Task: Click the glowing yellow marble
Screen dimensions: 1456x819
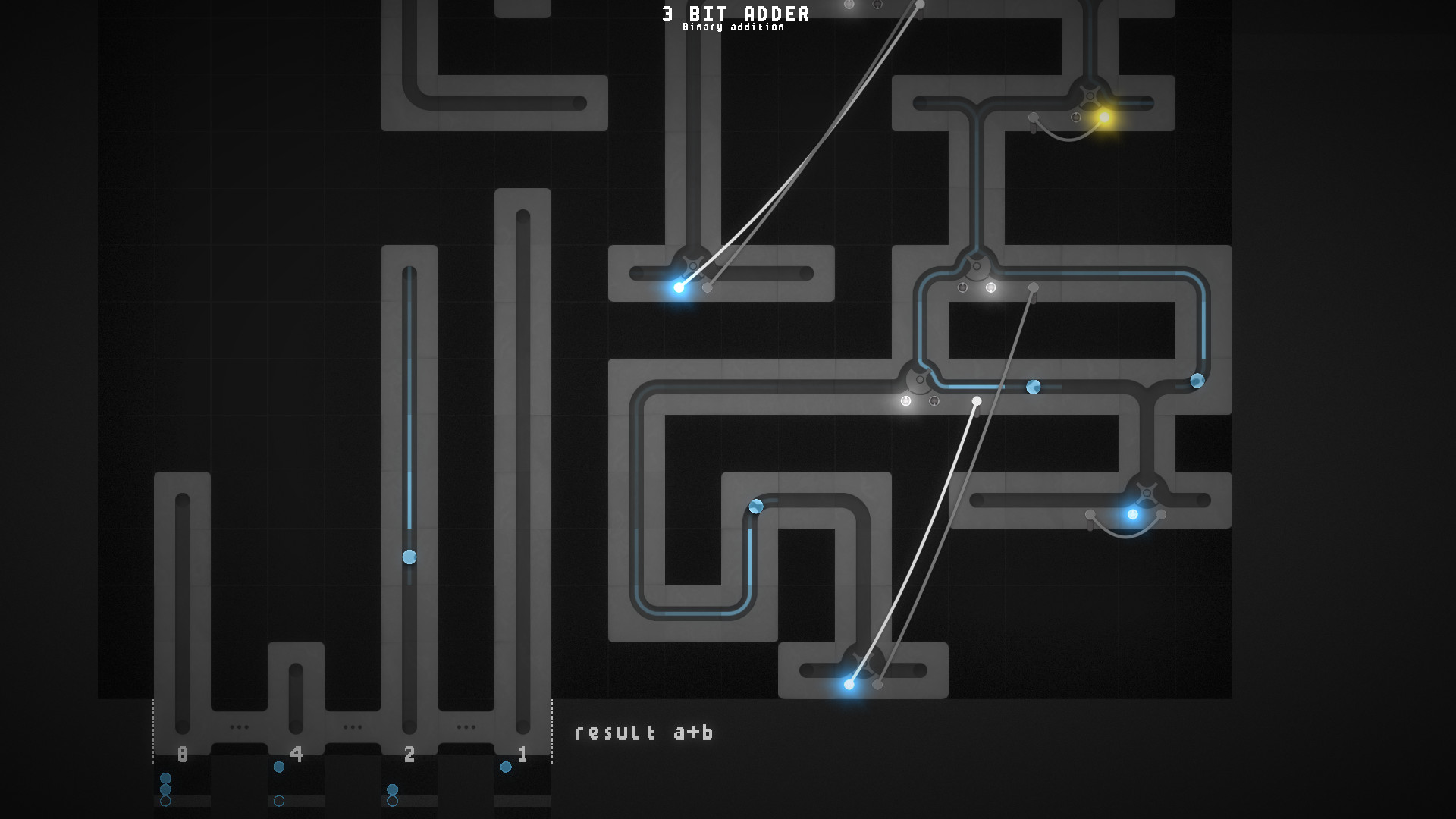Action: (x=1104, y=118)
